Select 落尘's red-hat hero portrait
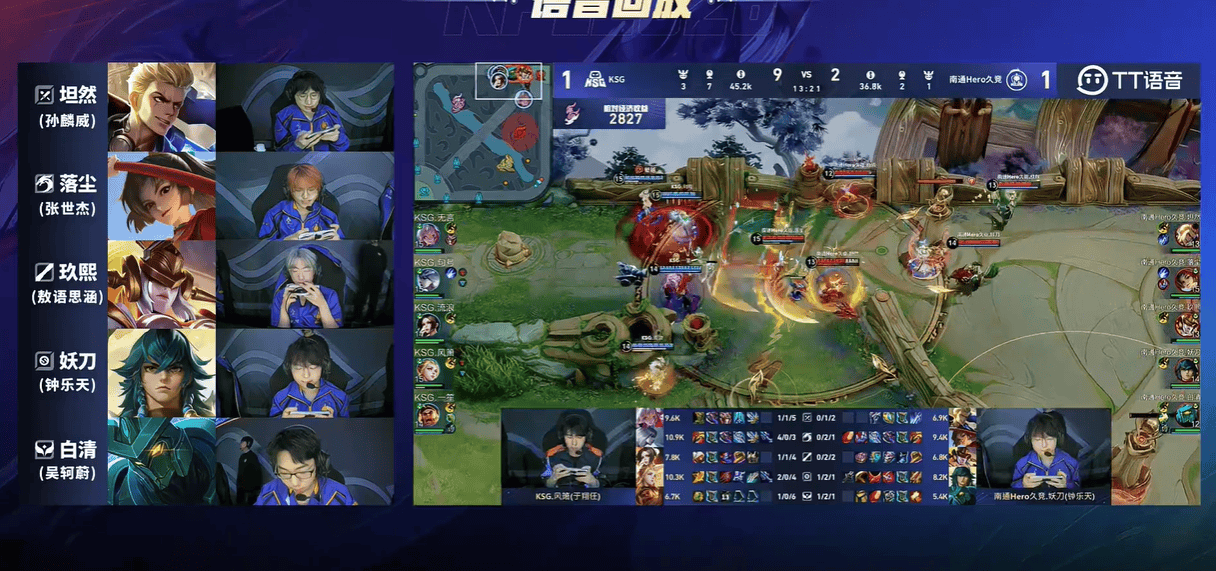Screen dimensions: 1216x571 [162, 195]
